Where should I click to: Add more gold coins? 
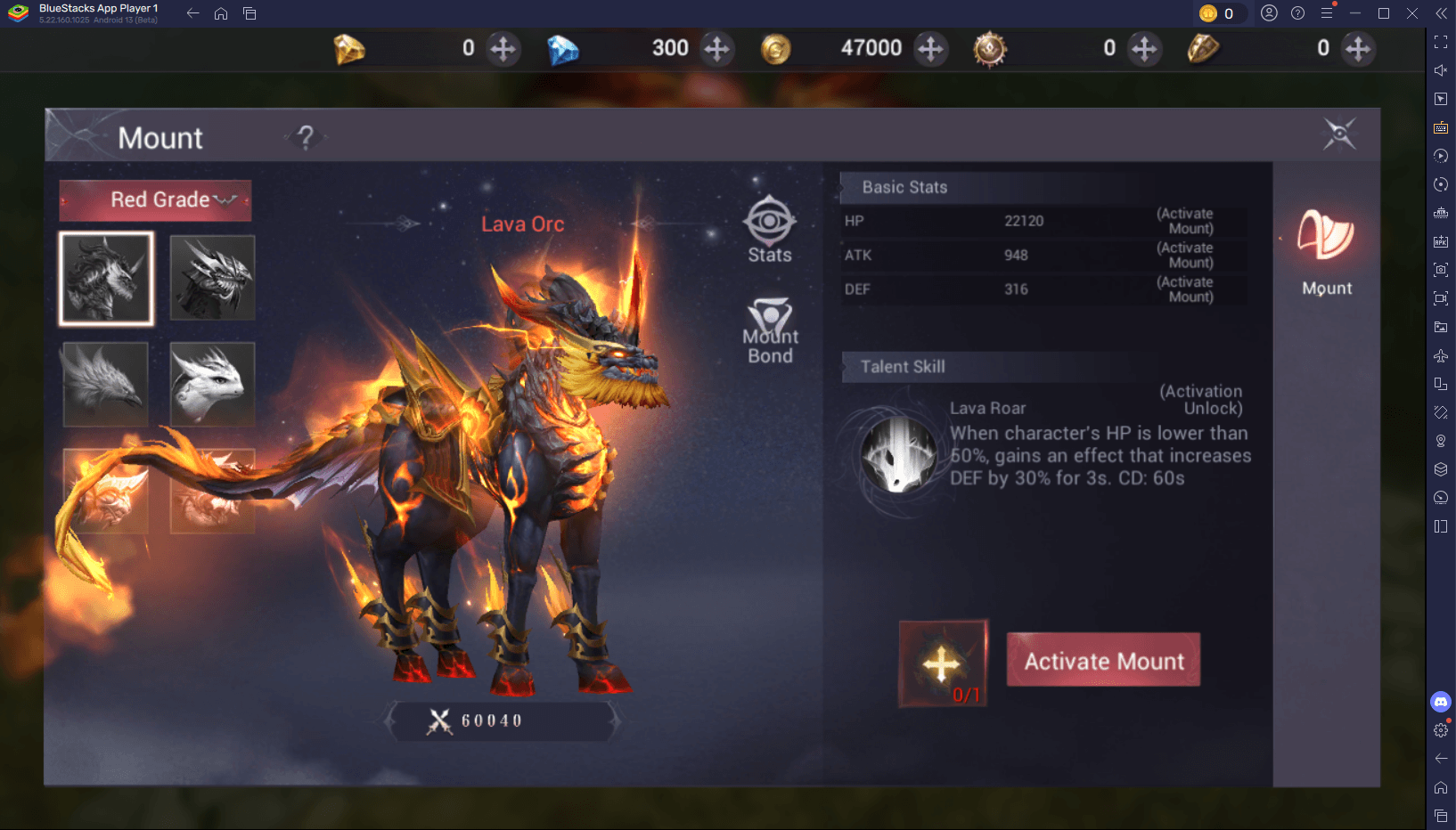(930, 48)
